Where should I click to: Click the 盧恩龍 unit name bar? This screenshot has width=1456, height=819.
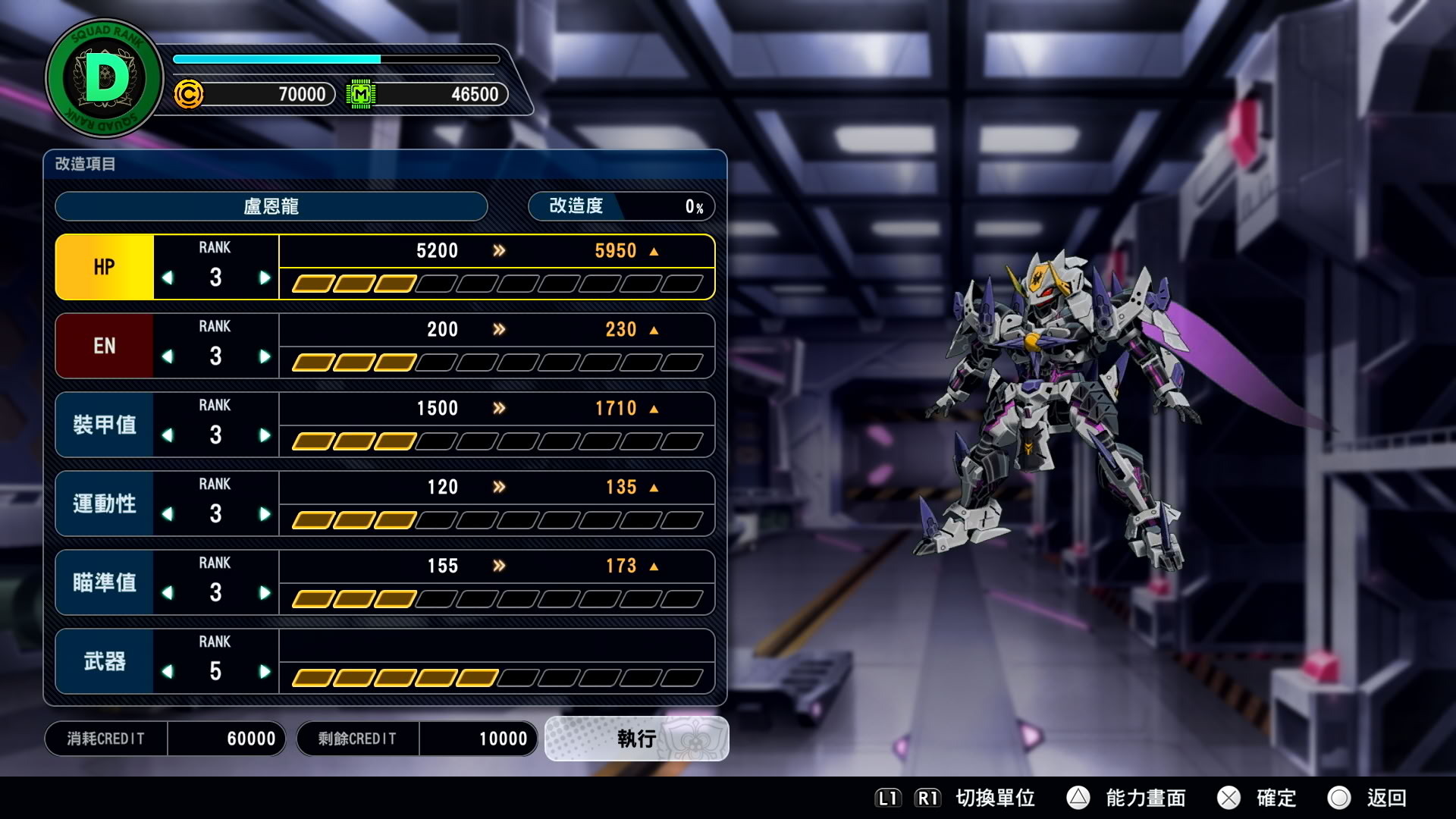[x=271, y=206]
